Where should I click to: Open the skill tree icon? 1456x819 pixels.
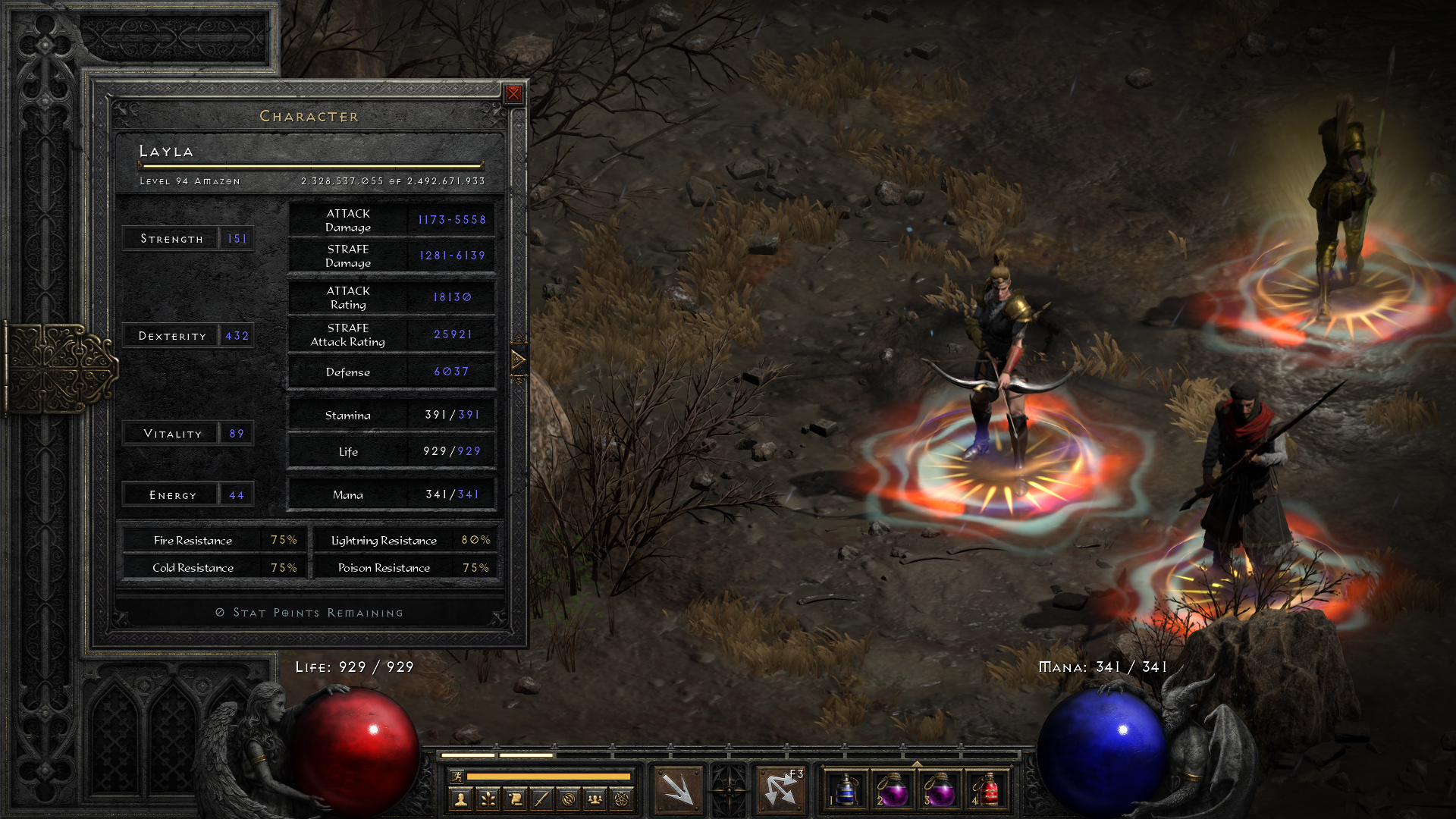(488, 799)
